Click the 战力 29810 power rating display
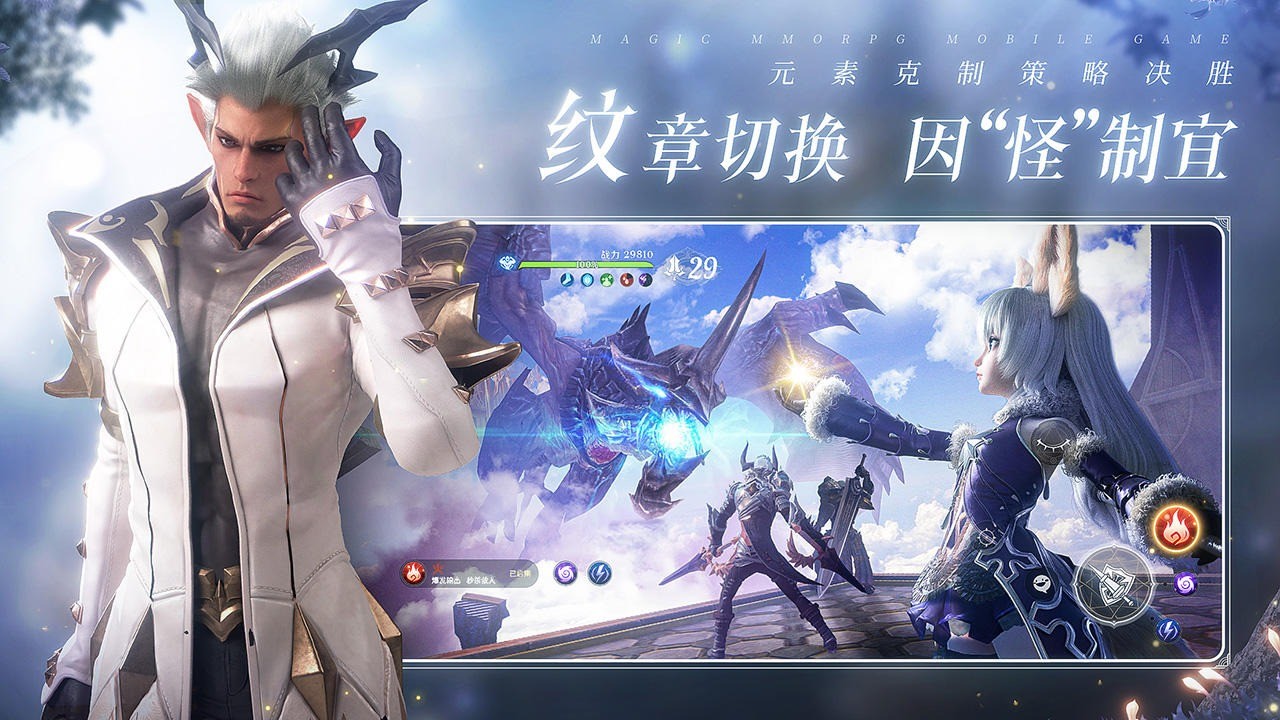The image size is (1280, 720). pyautogui.click(x=626, y=253)
